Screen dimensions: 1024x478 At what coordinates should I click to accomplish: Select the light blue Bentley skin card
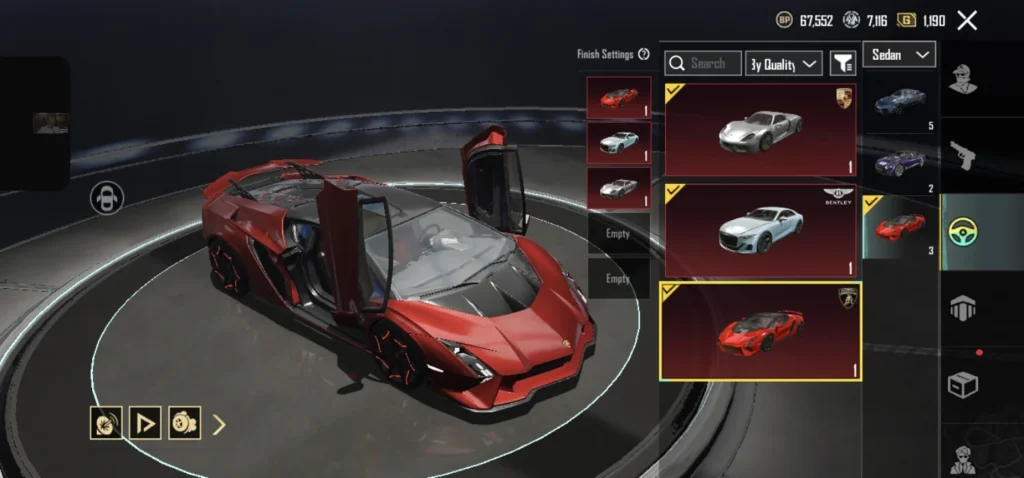click(x=760, y=230)
